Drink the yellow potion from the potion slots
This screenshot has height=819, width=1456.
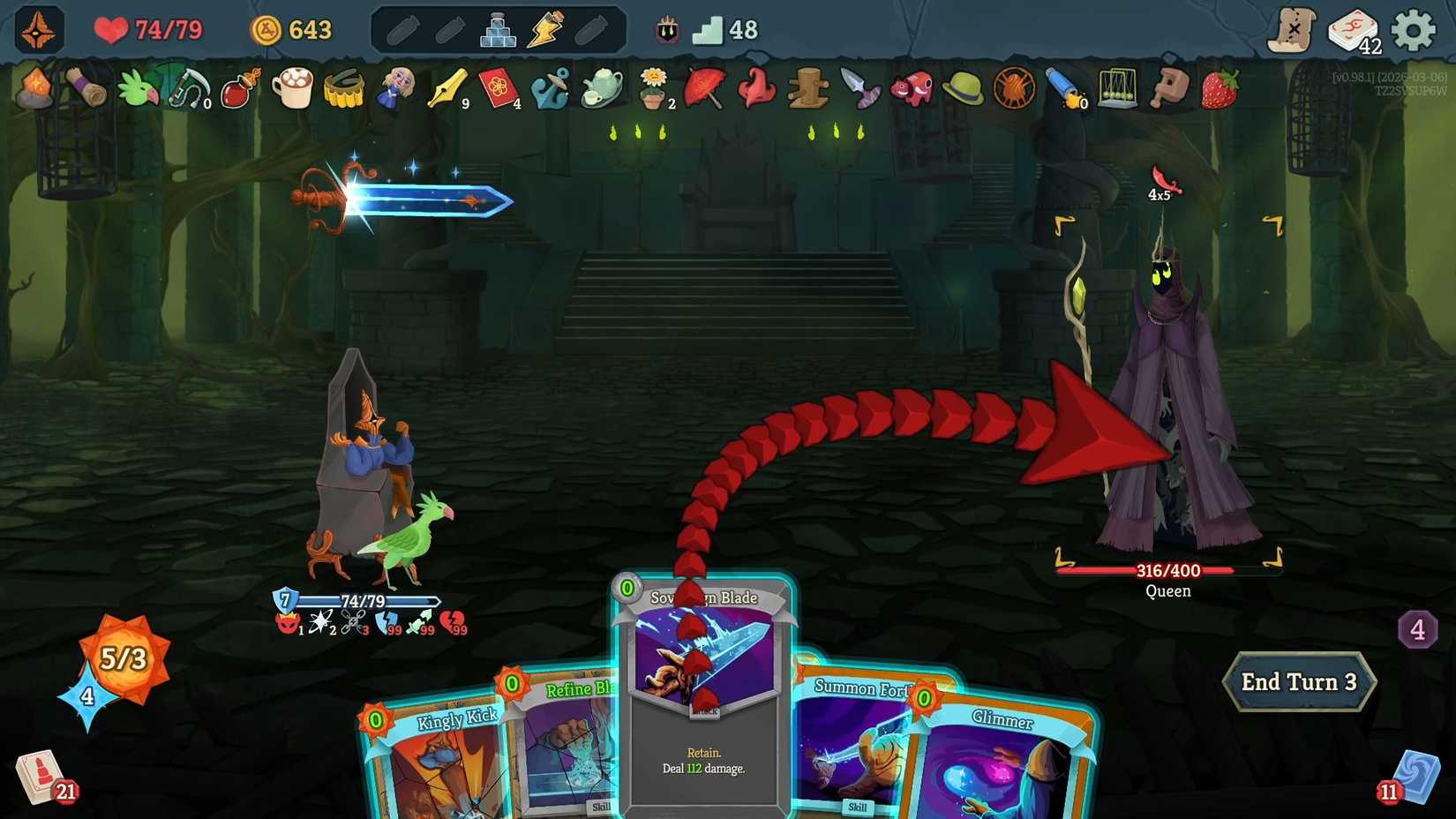click(x=547, y=29)
